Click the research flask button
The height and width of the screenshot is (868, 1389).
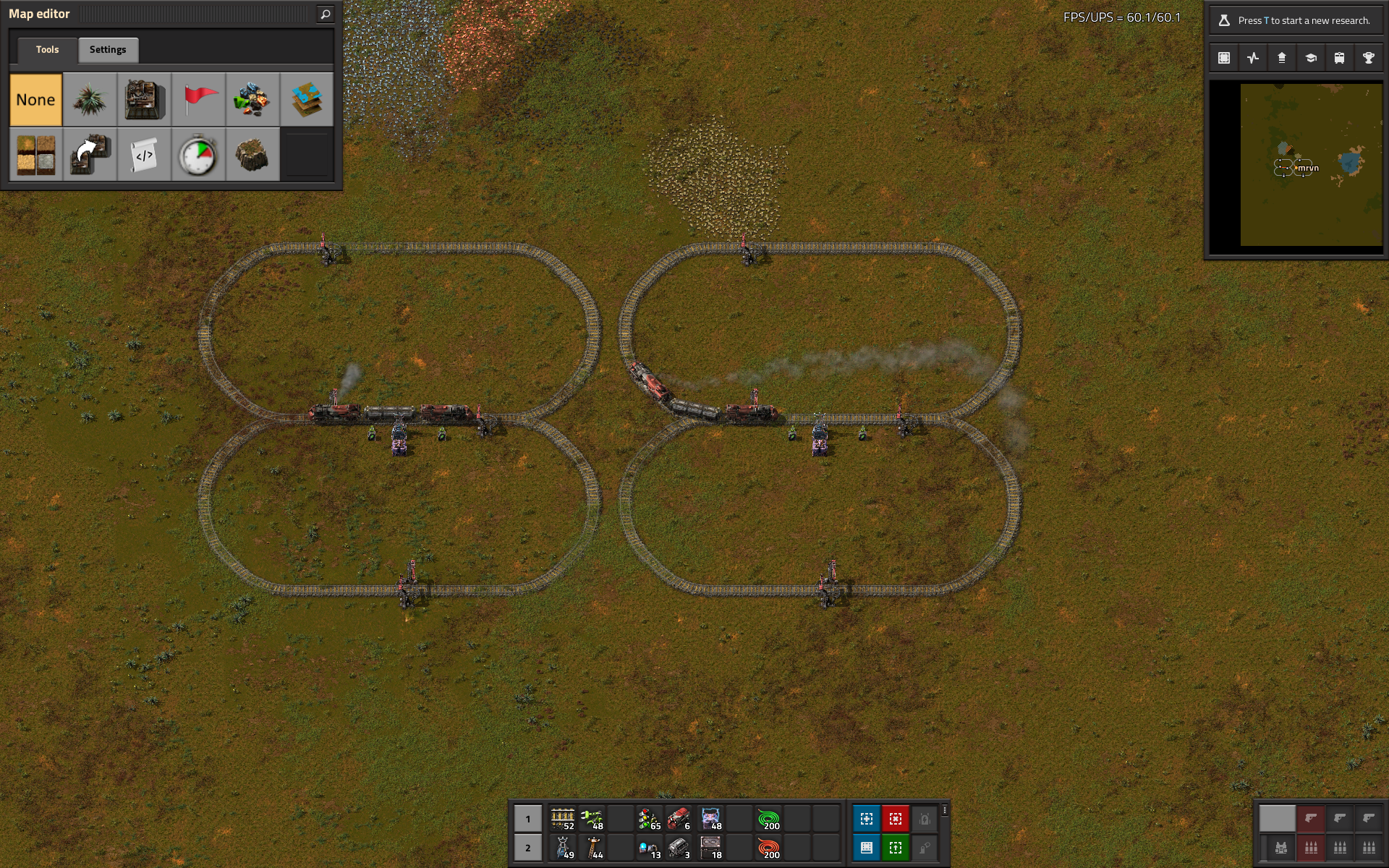point(1224,20)
